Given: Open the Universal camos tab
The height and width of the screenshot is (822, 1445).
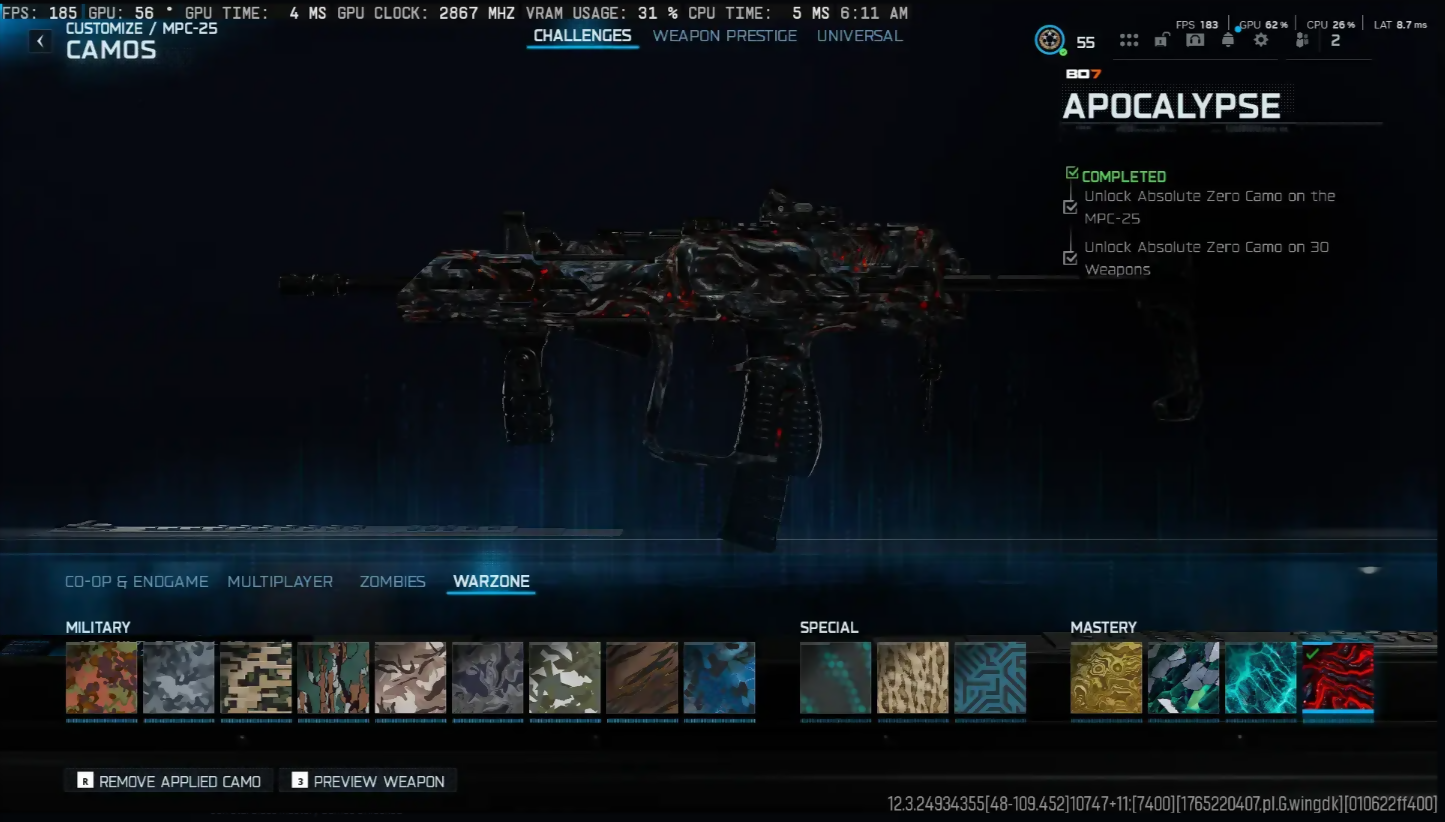Looking at the screenshot, I should 859,36.
